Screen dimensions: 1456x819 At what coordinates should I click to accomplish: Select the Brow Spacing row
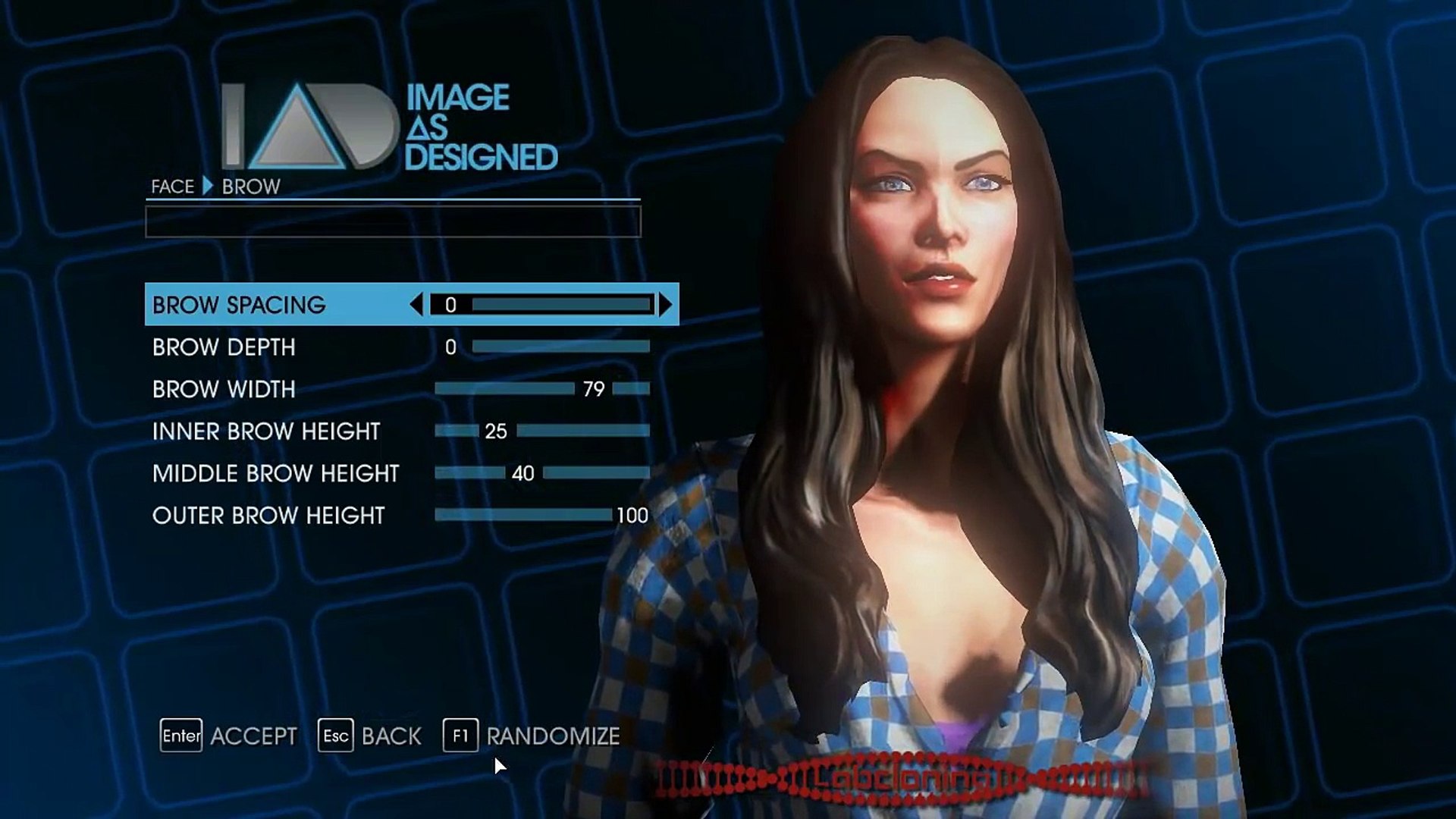tap(239, 305)
